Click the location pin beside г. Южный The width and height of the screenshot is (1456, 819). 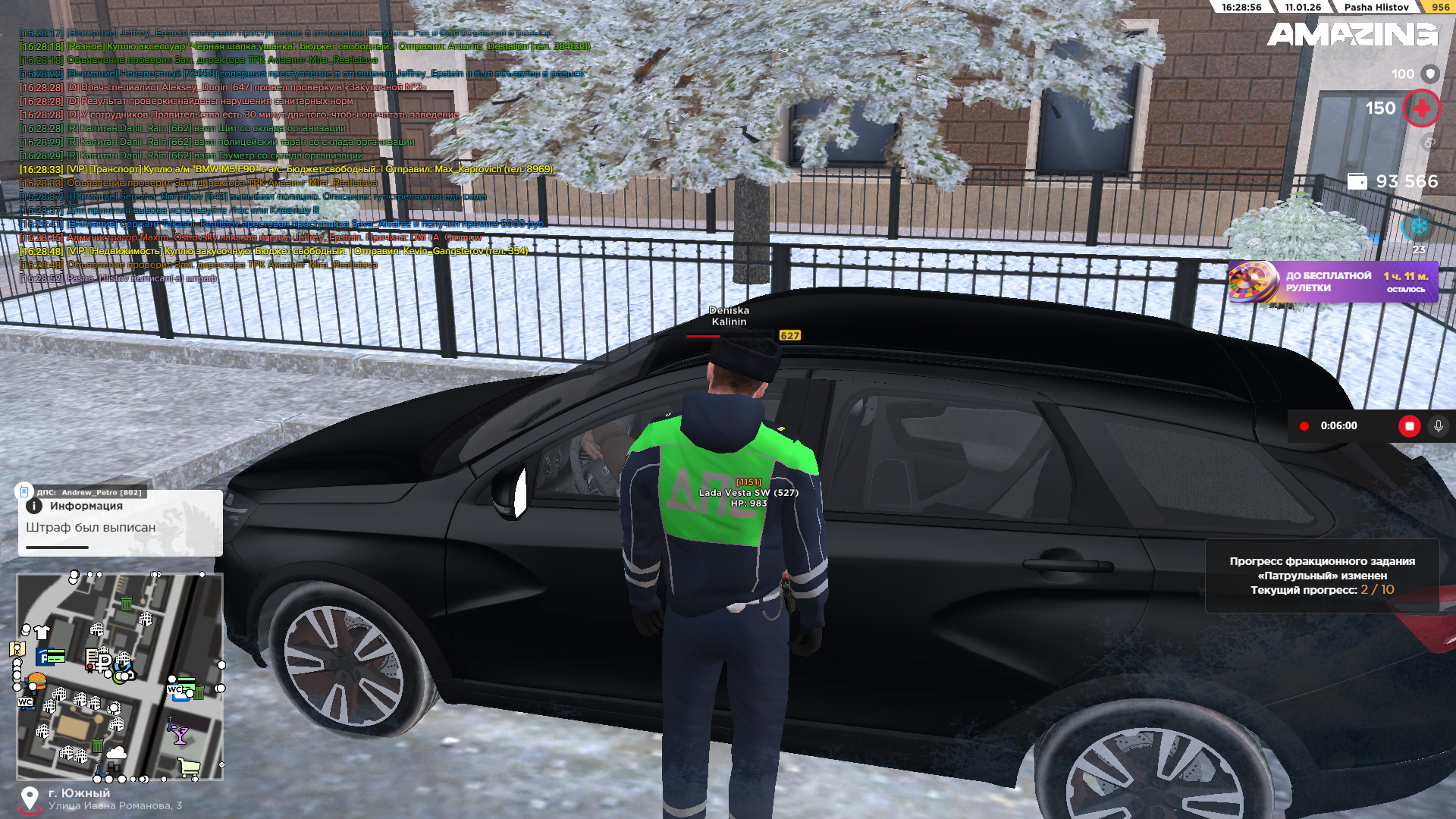point(30,799)
